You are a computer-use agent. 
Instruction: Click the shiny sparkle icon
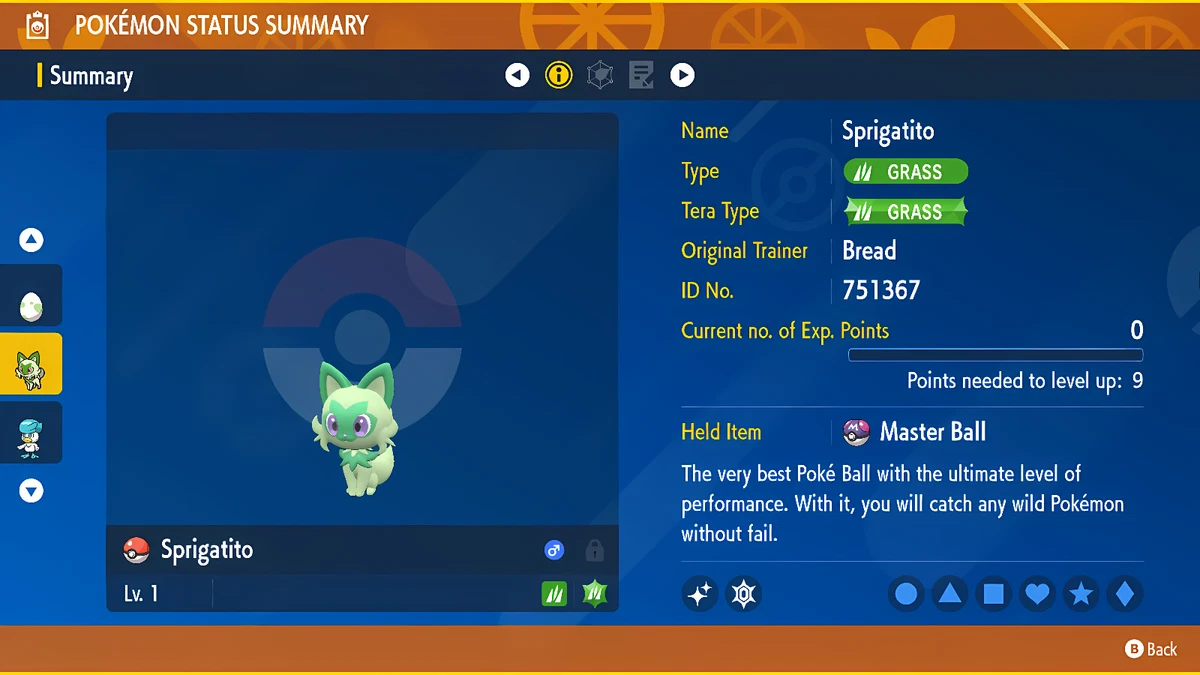click(x=700, y=594)
